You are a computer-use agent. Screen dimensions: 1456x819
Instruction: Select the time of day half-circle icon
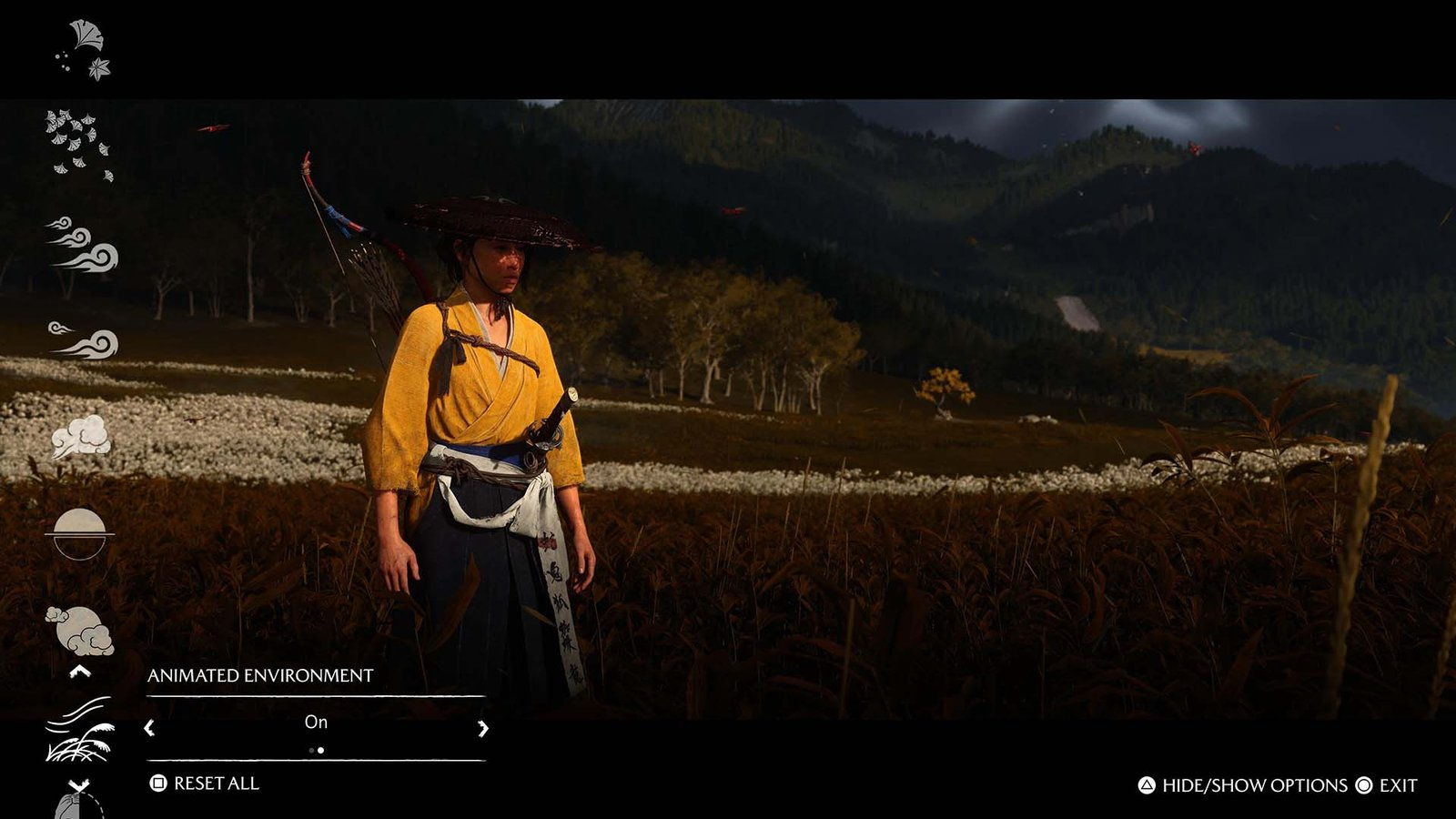(x=80, y=535)
